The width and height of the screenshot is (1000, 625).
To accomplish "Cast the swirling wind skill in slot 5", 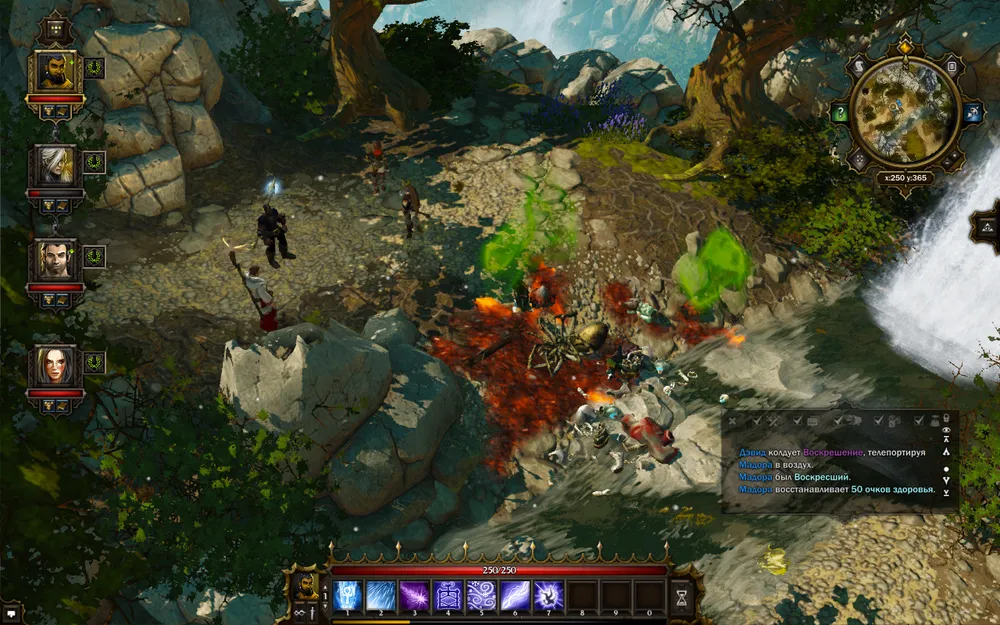I will [482, 596].
